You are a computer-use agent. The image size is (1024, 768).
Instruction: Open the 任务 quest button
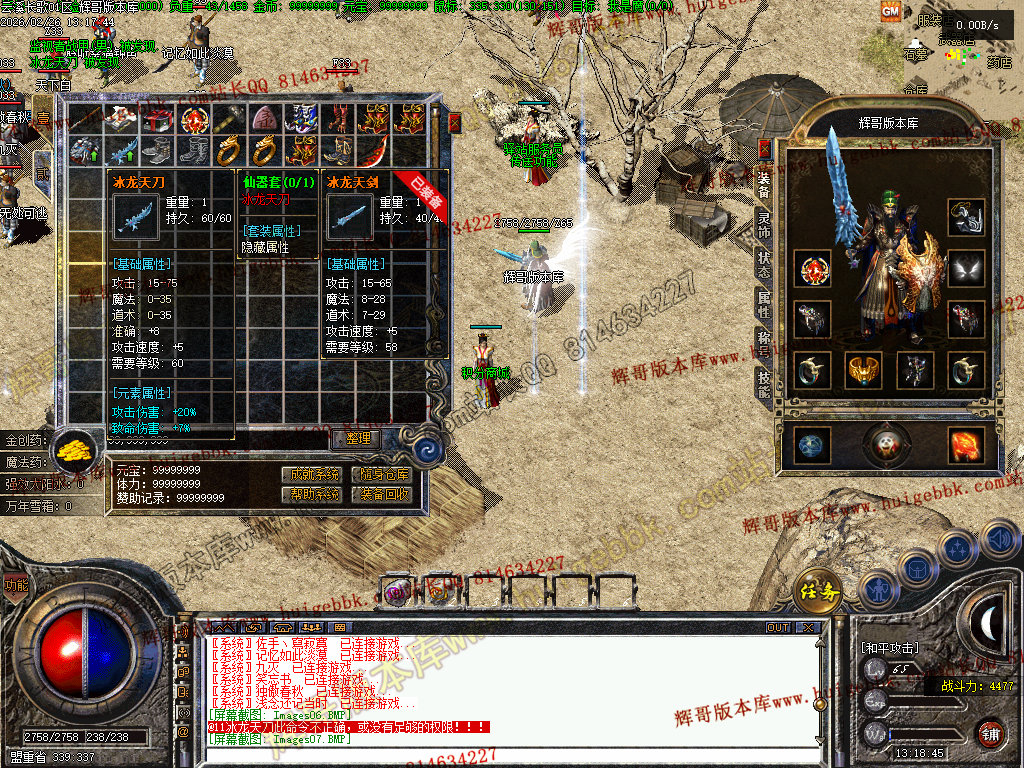pyautogui.click(x=817, y=590)
